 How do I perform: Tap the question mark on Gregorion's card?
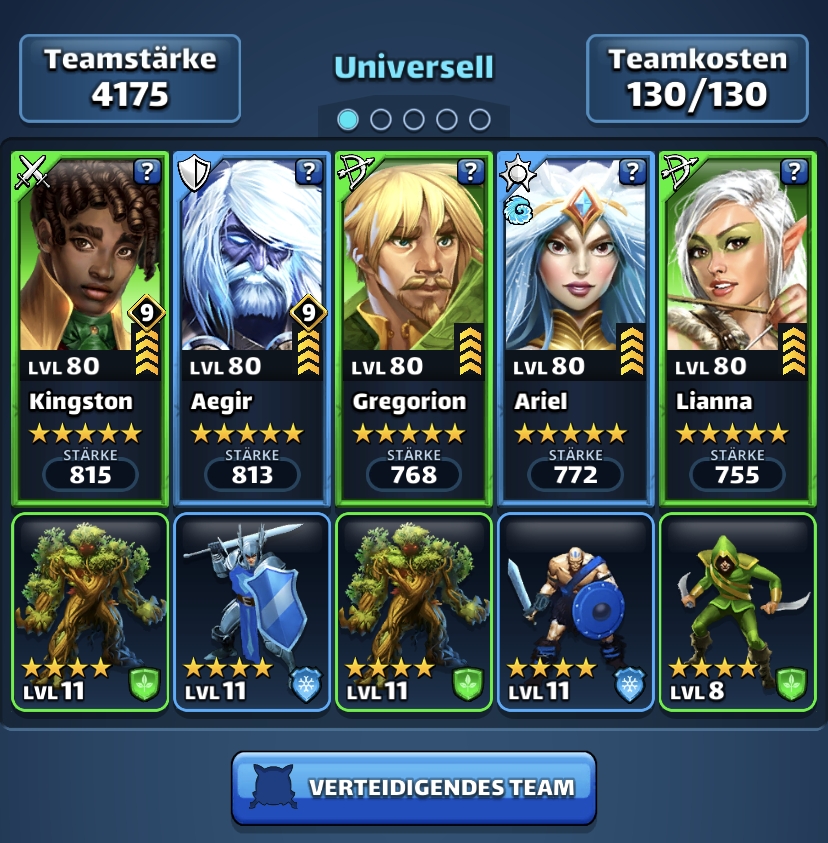pos(471,172)
